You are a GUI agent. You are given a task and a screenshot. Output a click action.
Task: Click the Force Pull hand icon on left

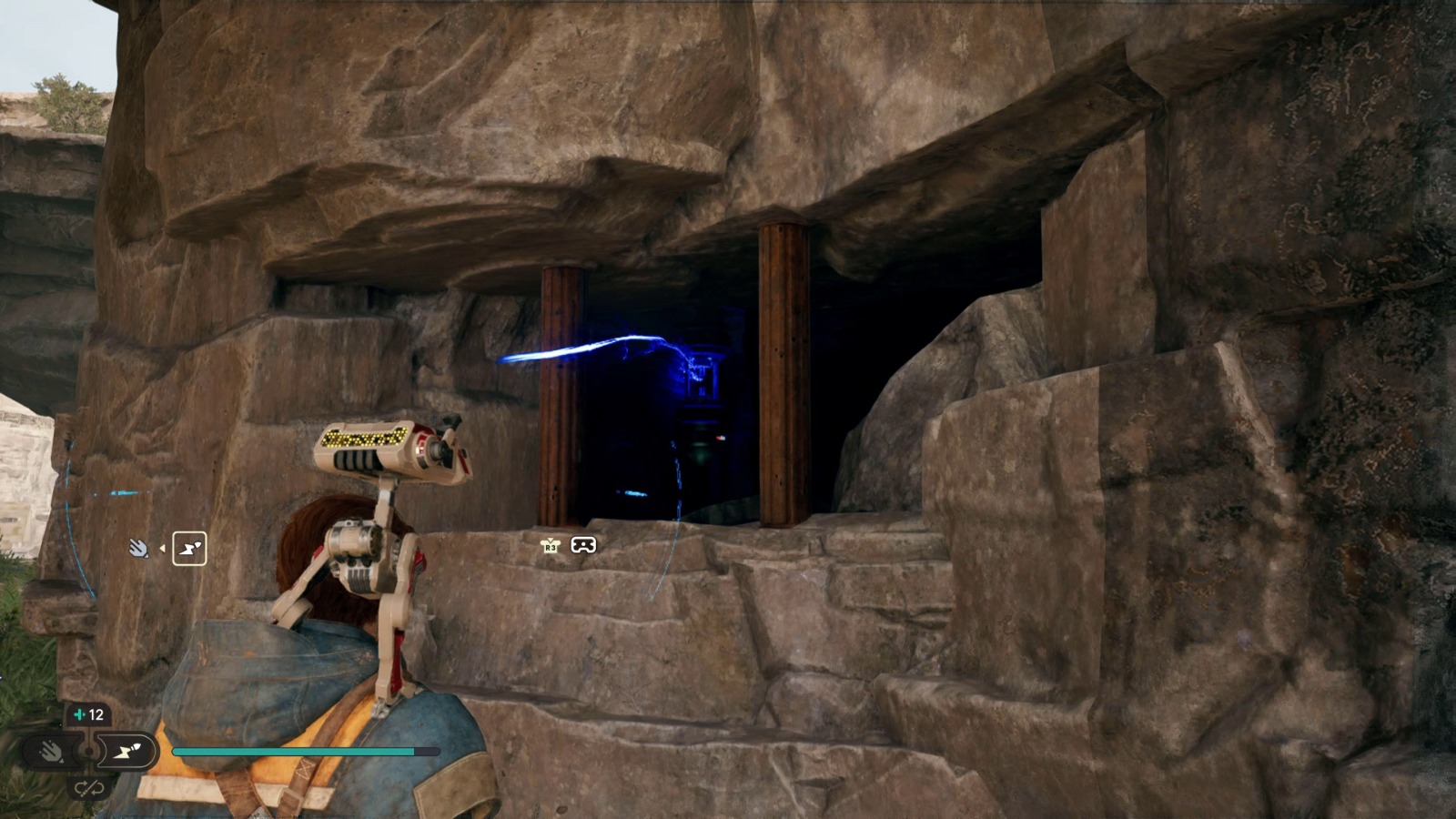pos(138,548)
